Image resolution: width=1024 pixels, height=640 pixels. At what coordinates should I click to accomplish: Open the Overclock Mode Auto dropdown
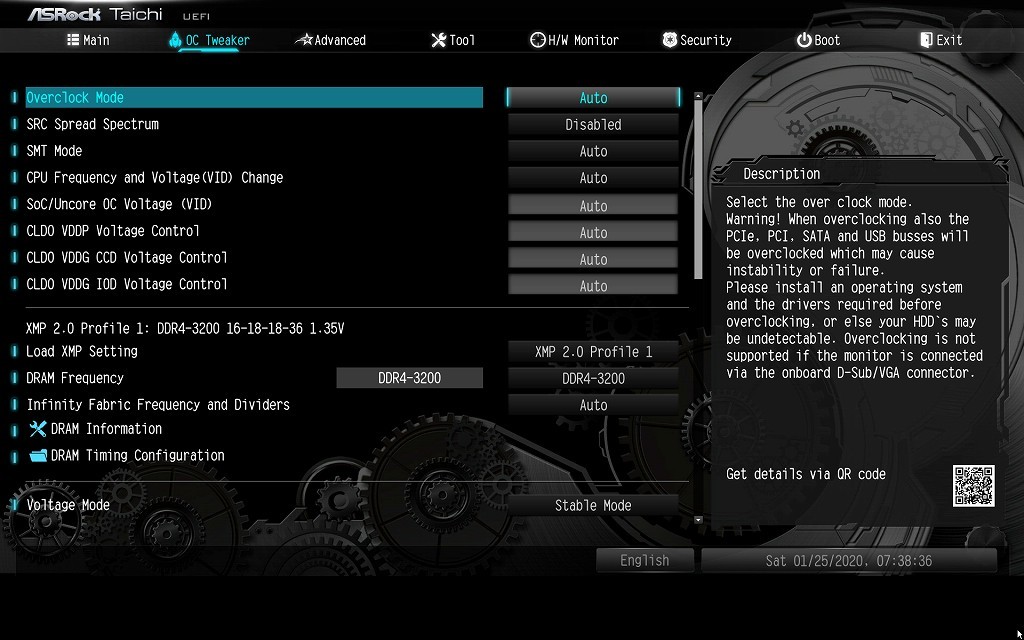[593, 98]
